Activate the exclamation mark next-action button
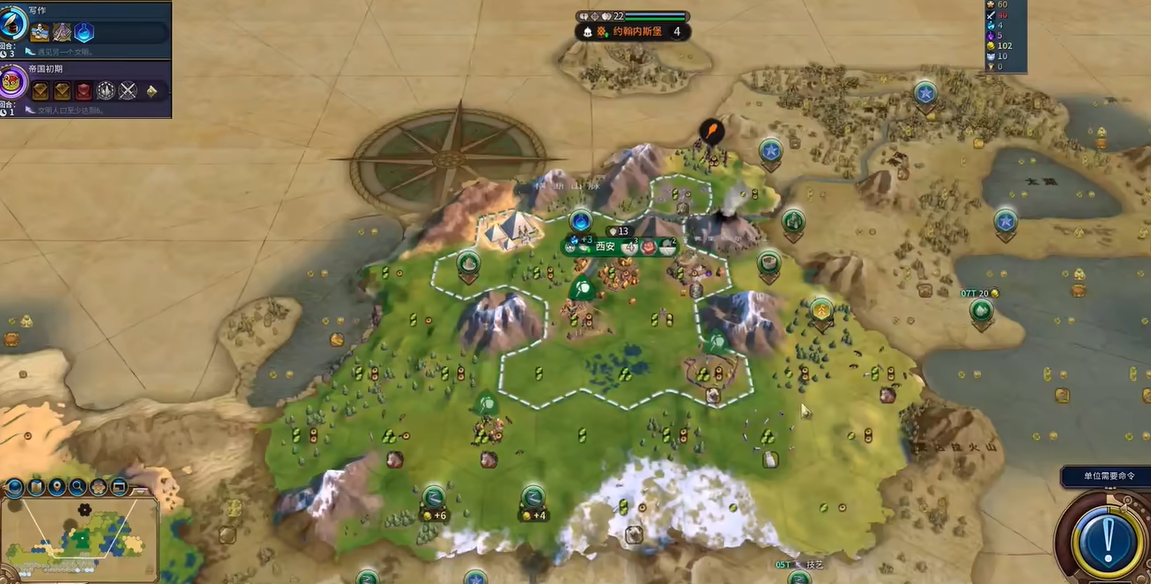 click(x=1108, y=539)
